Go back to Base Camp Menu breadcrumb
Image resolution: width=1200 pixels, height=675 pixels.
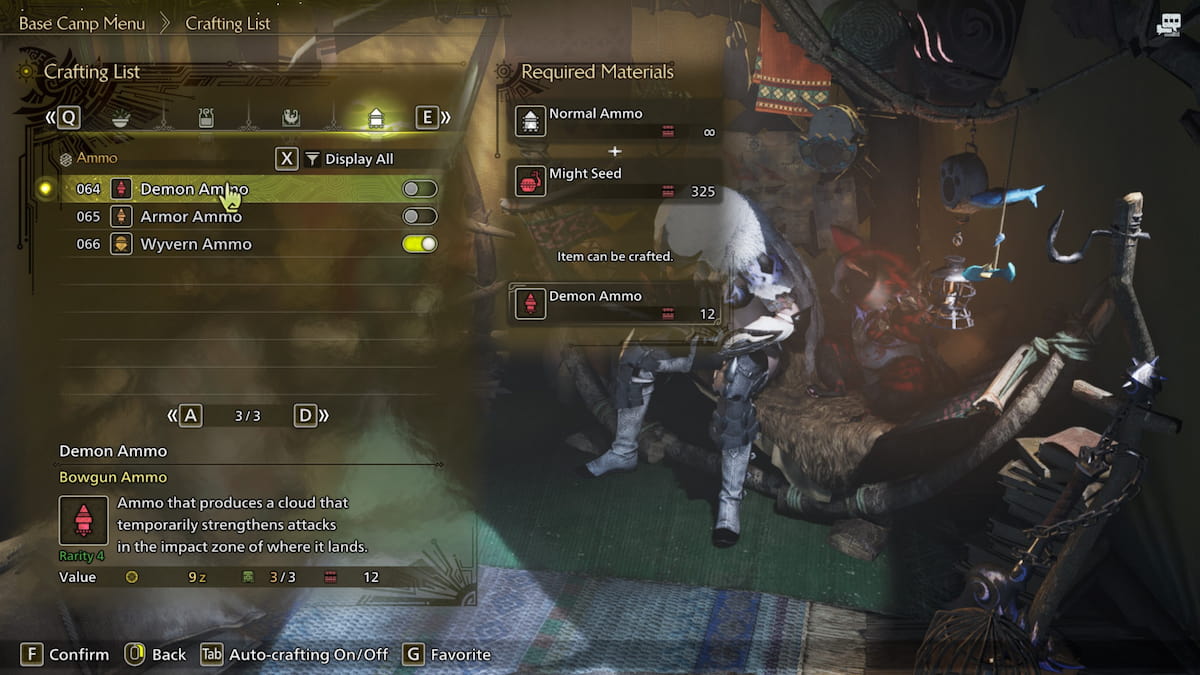click(82, 23)
